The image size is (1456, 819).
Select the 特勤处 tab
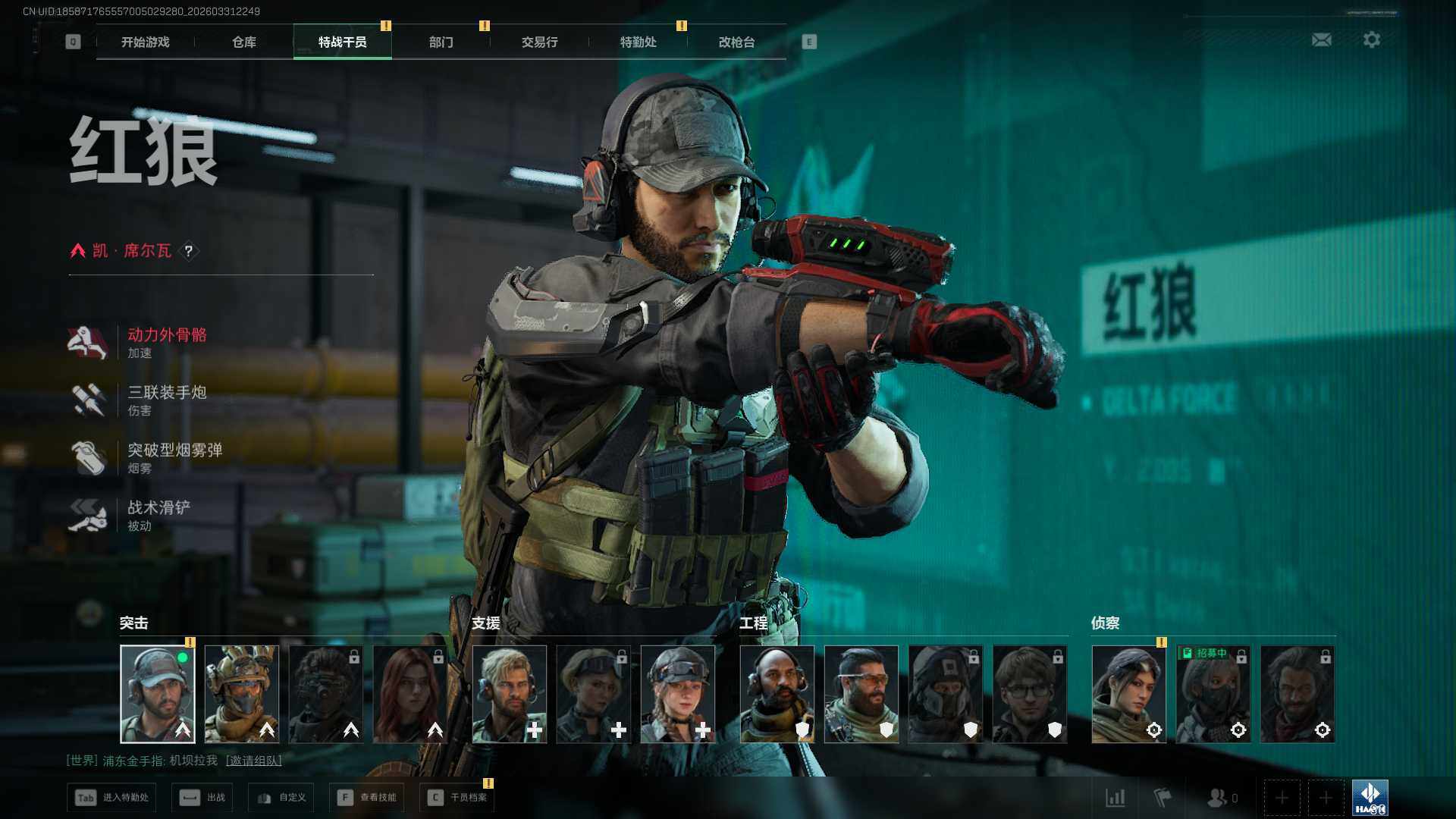point(638,42)
